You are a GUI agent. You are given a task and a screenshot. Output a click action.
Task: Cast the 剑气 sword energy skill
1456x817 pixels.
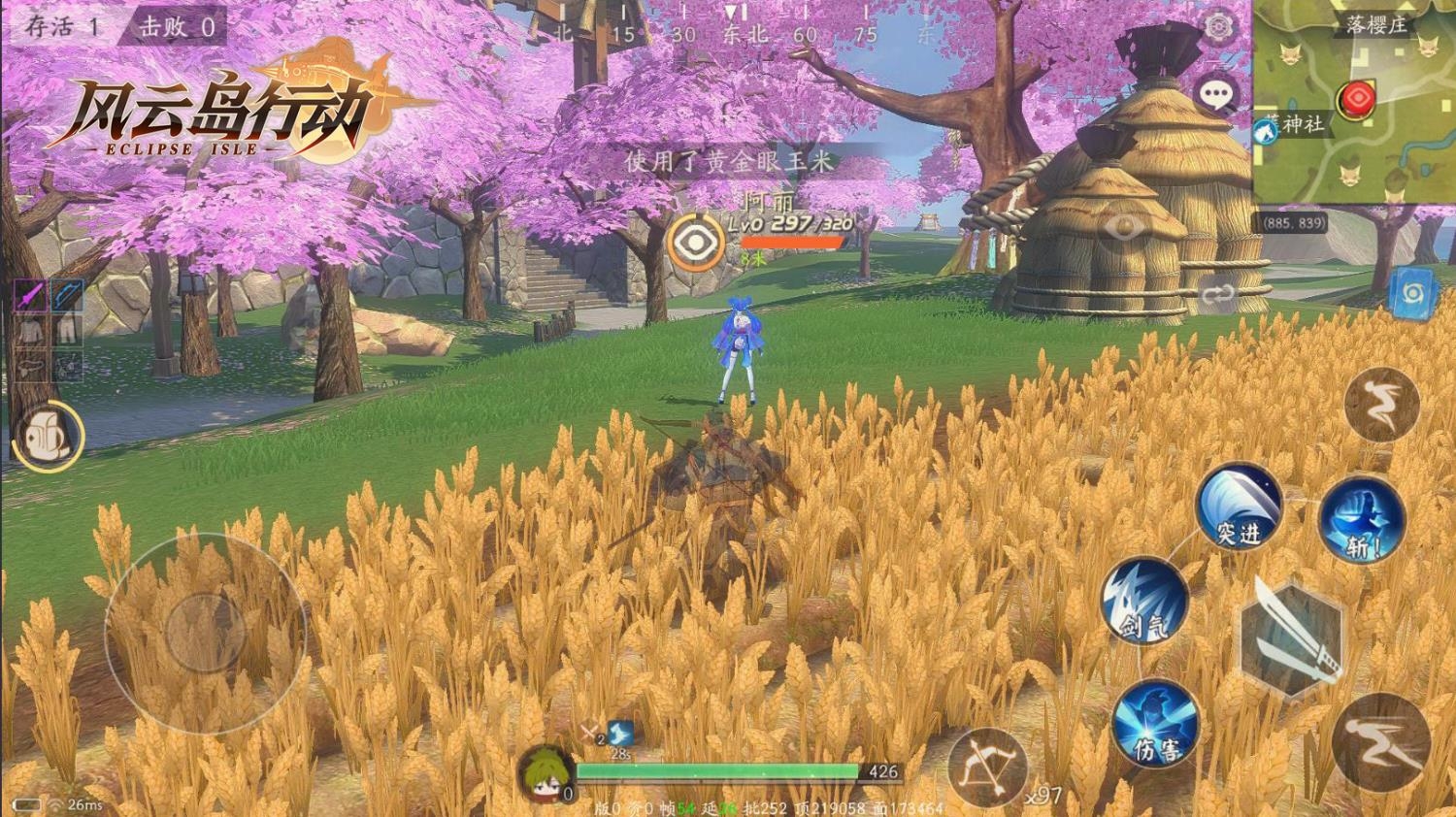tap(1144, 601)
